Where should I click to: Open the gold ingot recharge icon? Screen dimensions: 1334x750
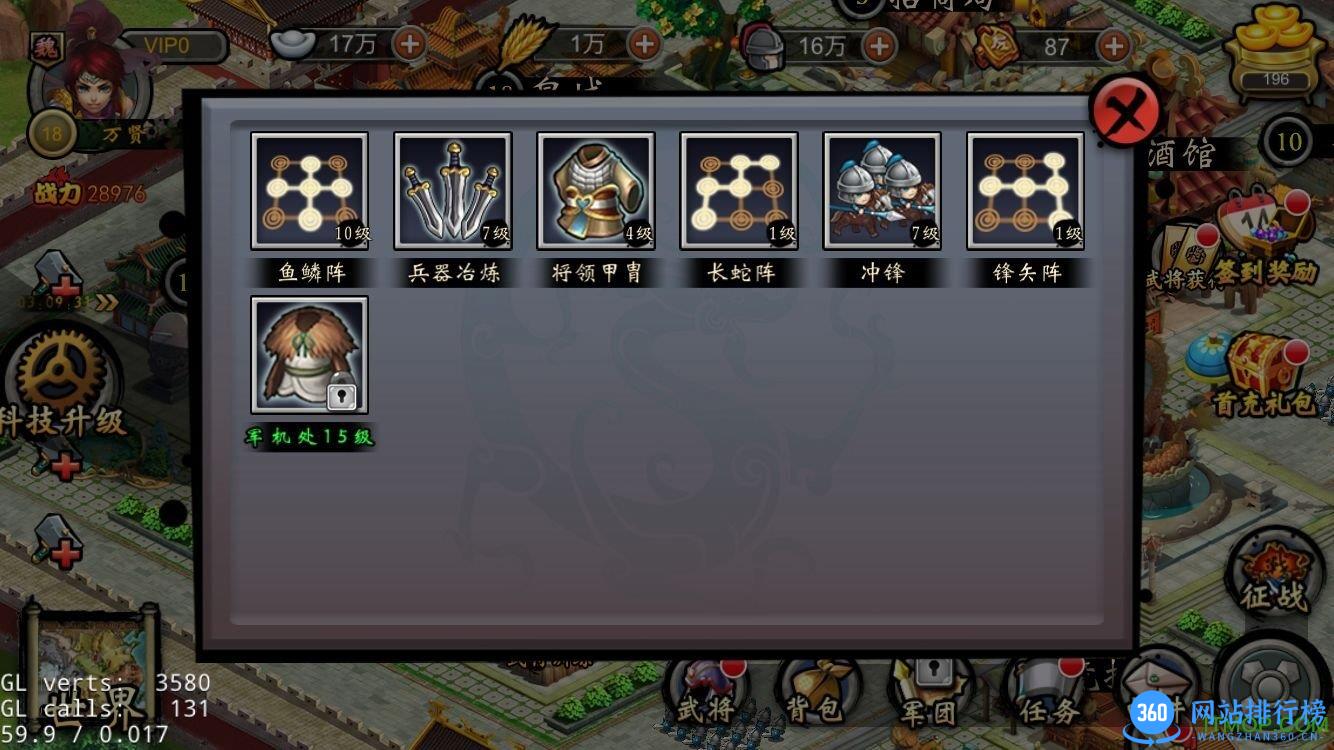click(x=1275, y=55)
